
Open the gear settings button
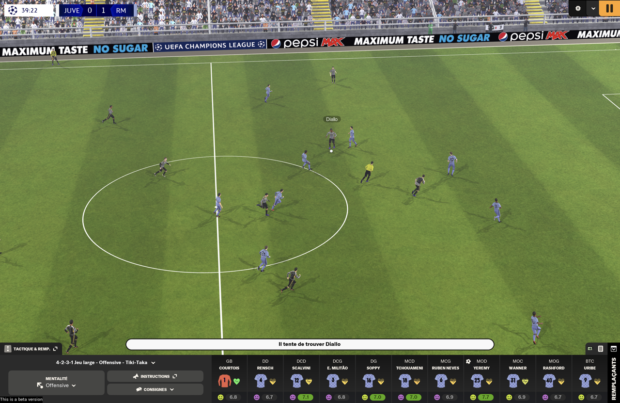(577, 8)
